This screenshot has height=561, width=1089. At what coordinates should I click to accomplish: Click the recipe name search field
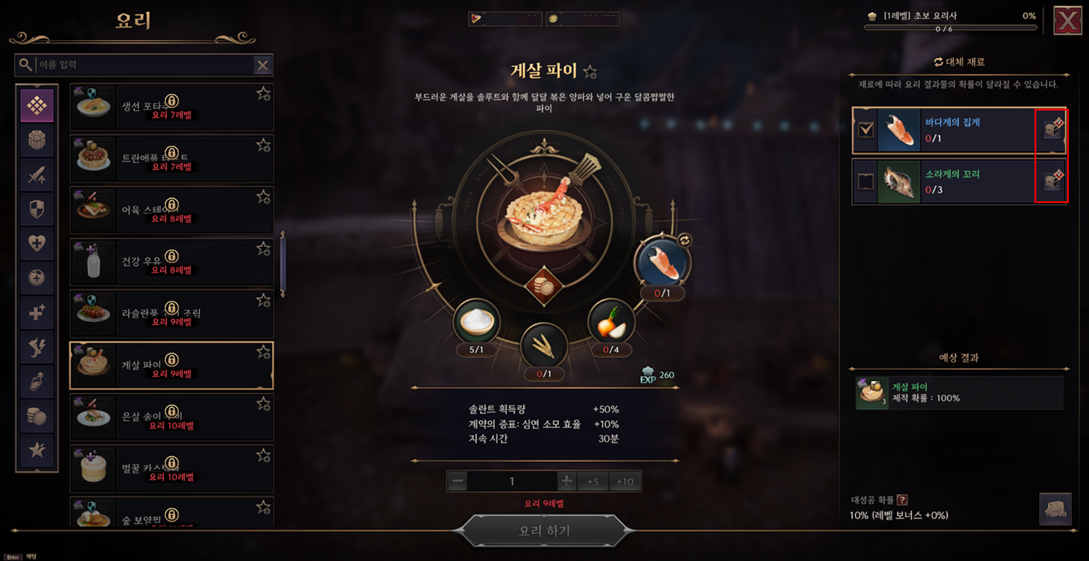(x=140, y=65)
